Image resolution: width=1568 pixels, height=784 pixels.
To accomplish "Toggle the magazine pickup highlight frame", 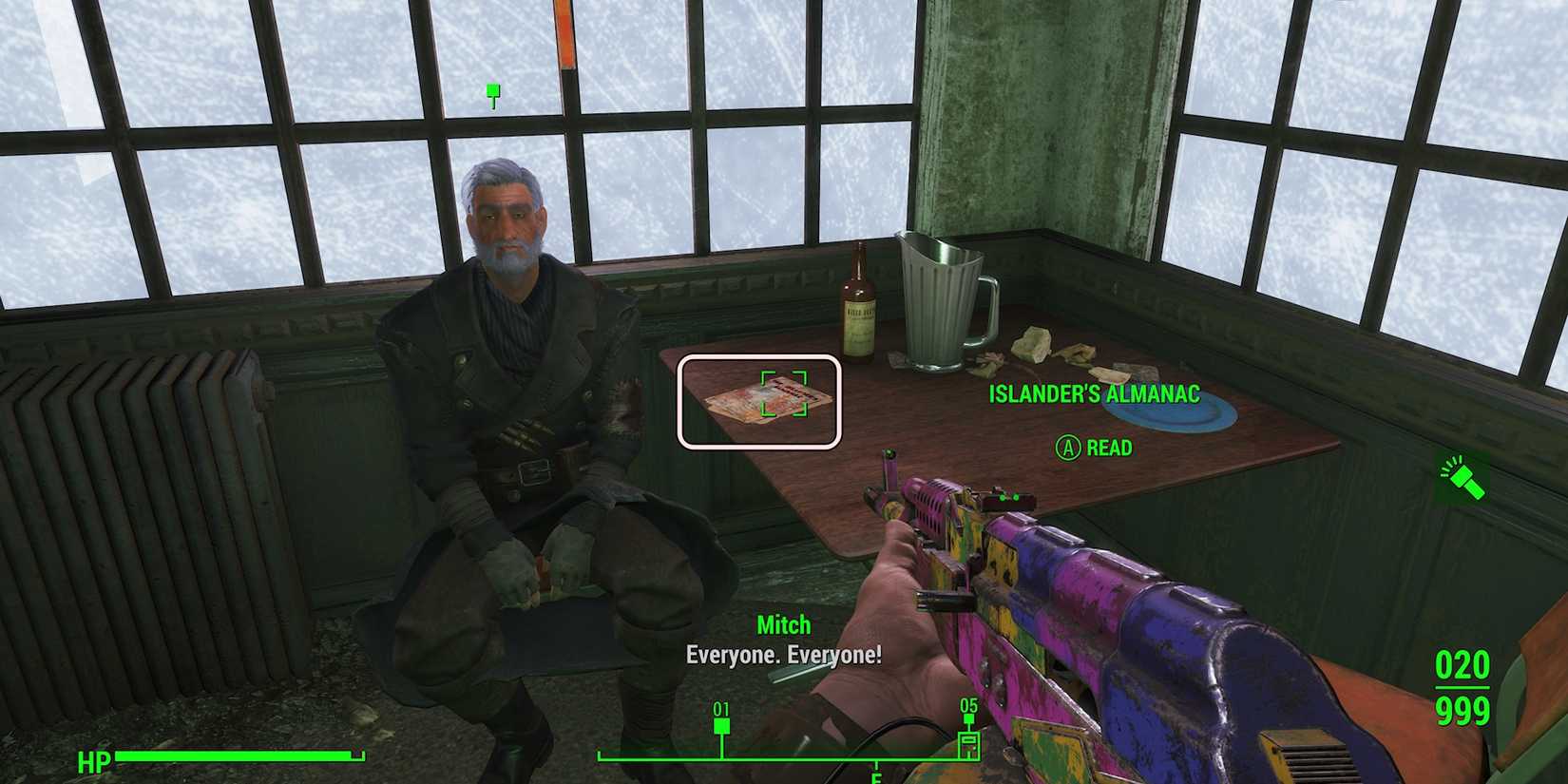I will (x=760, y=401).
